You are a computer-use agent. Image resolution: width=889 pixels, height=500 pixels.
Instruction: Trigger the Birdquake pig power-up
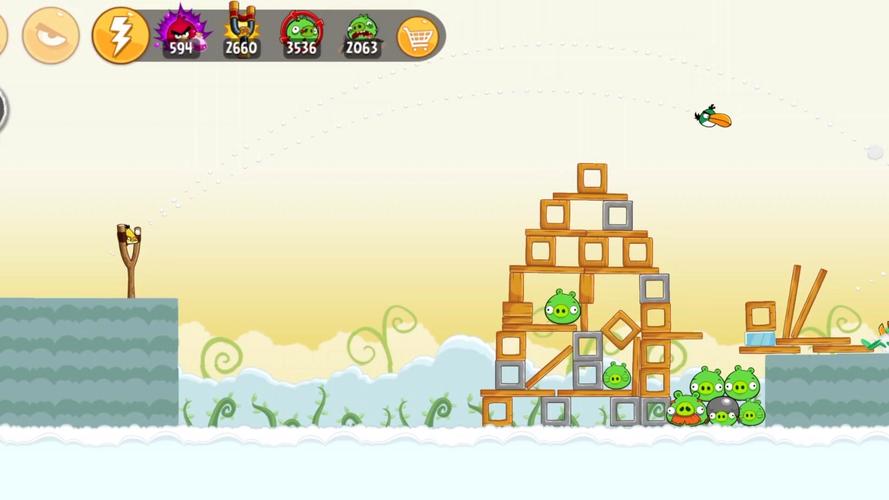click(362, 32)
